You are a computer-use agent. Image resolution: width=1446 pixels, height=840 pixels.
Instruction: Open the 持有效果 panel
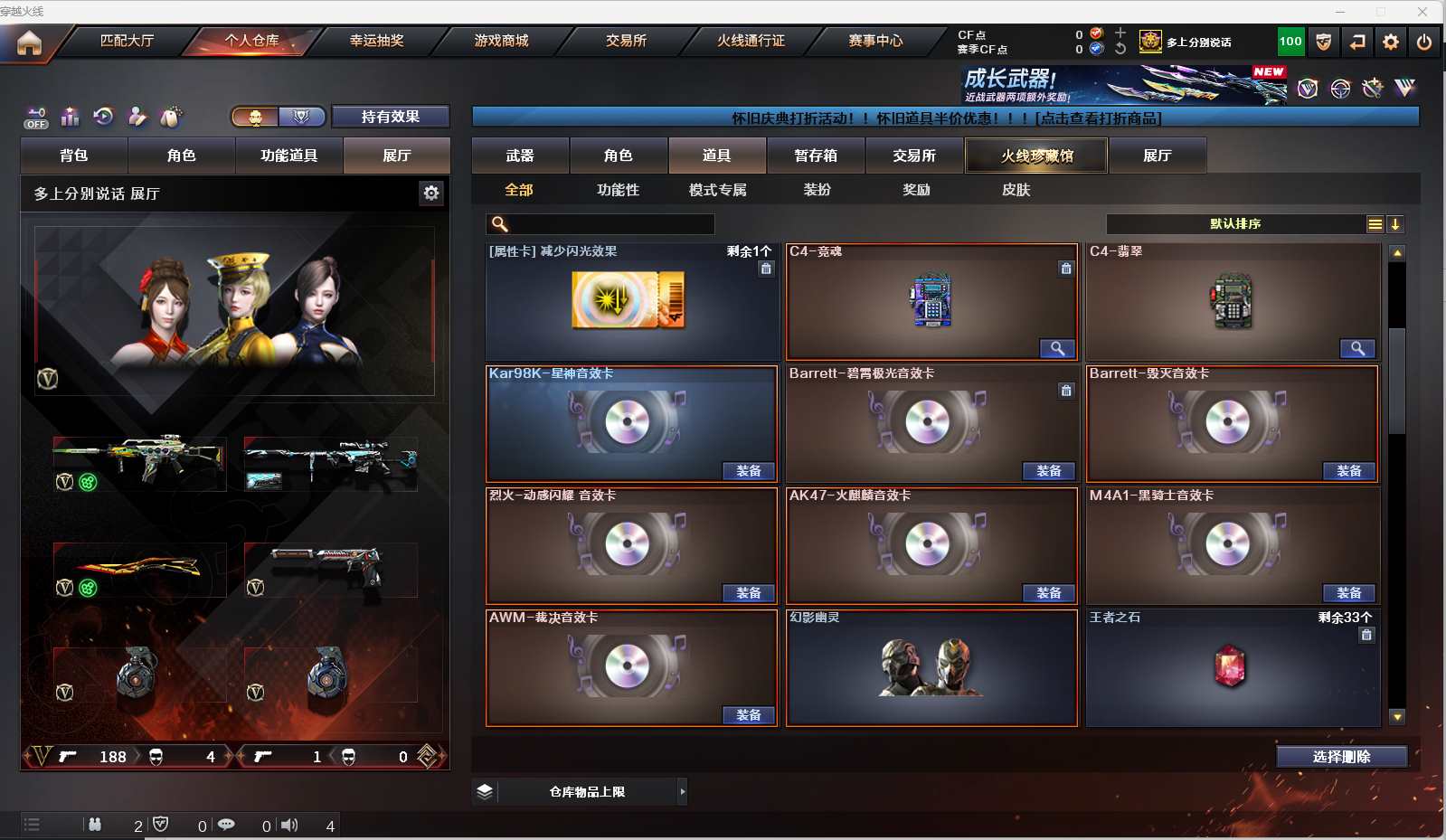point(390,117)
